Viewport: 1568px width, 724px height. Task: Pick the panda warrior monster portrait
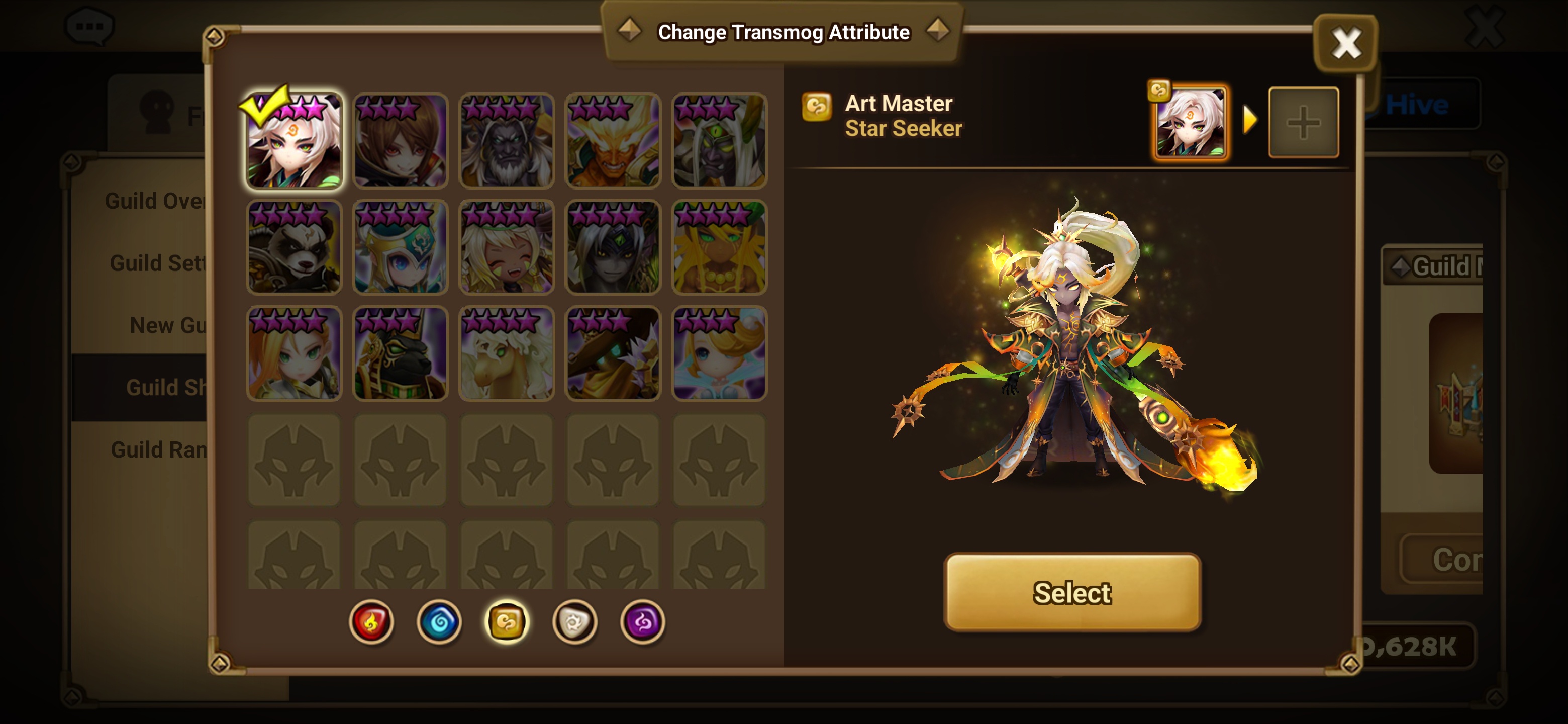point(294,247)
